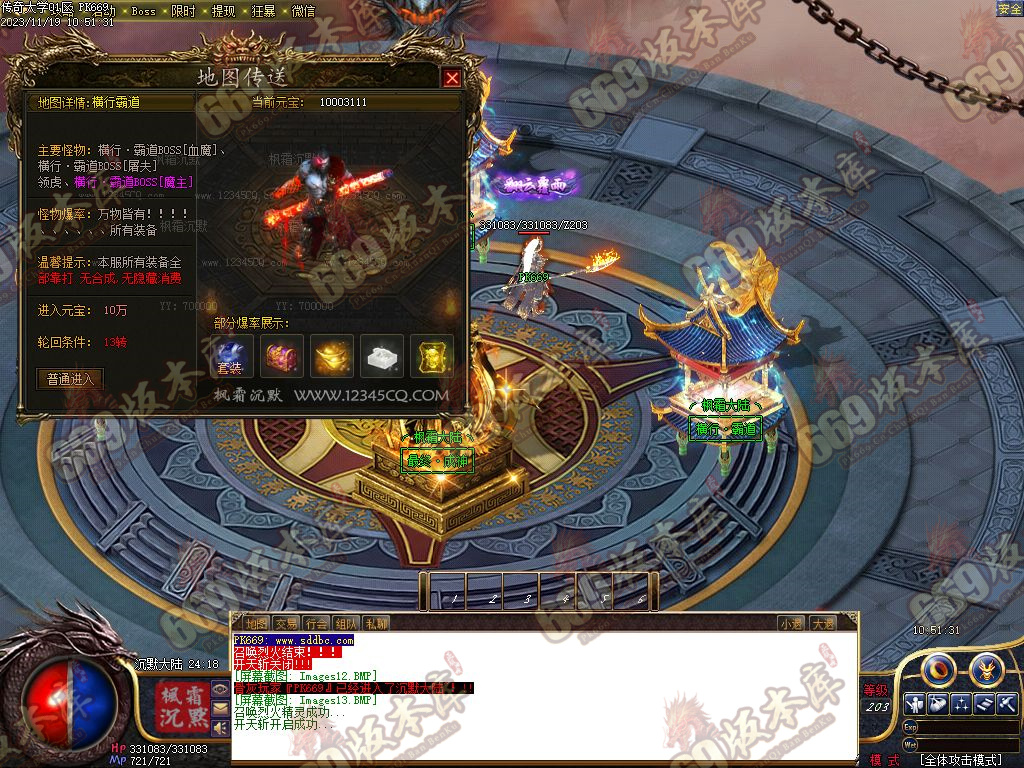Click the 大退 exit game button
1024x768 pixels.
823,623
